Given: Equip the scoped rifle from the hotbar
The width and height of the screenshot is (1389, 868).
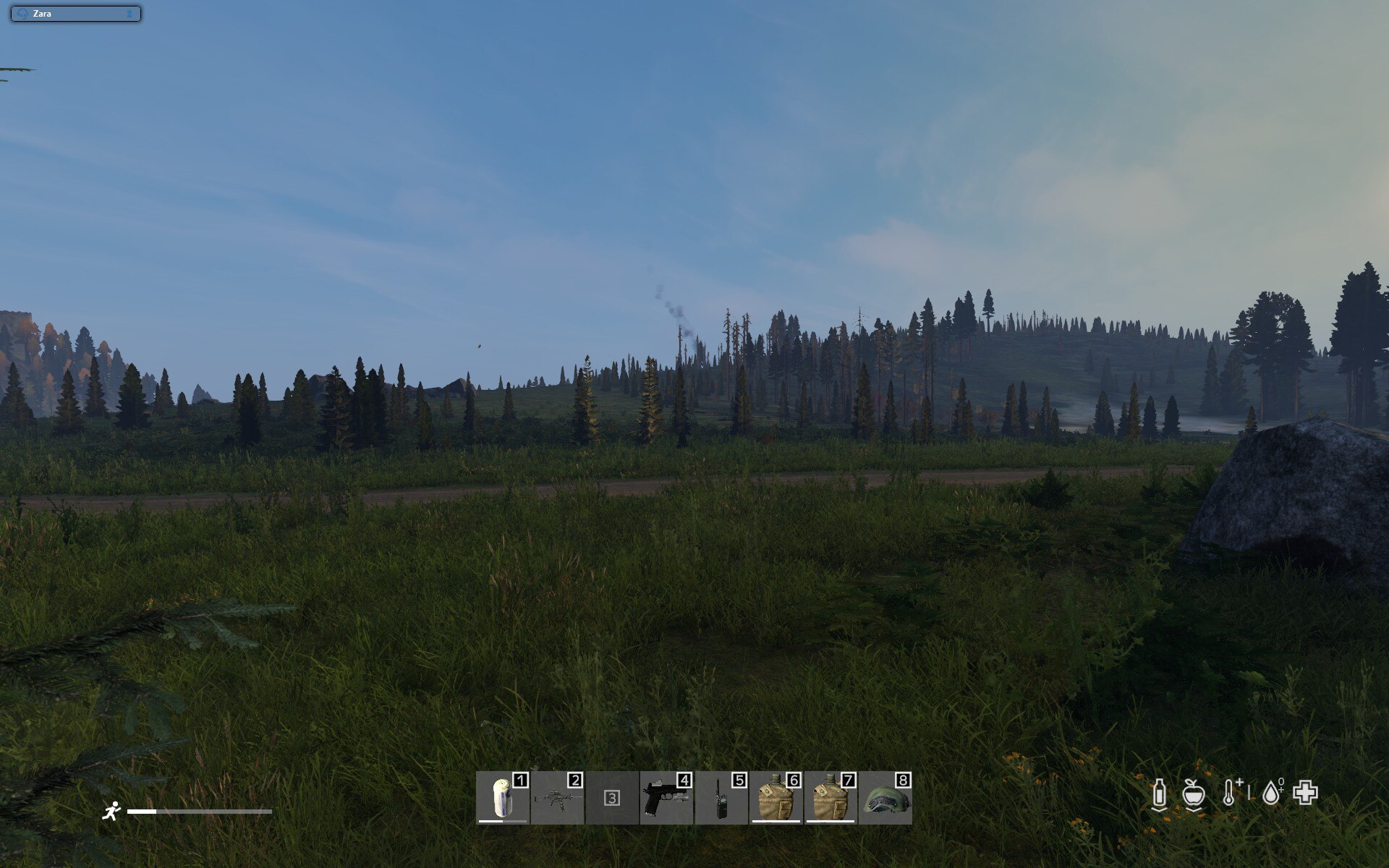Looking at the screenshot, I should point(557,798).
